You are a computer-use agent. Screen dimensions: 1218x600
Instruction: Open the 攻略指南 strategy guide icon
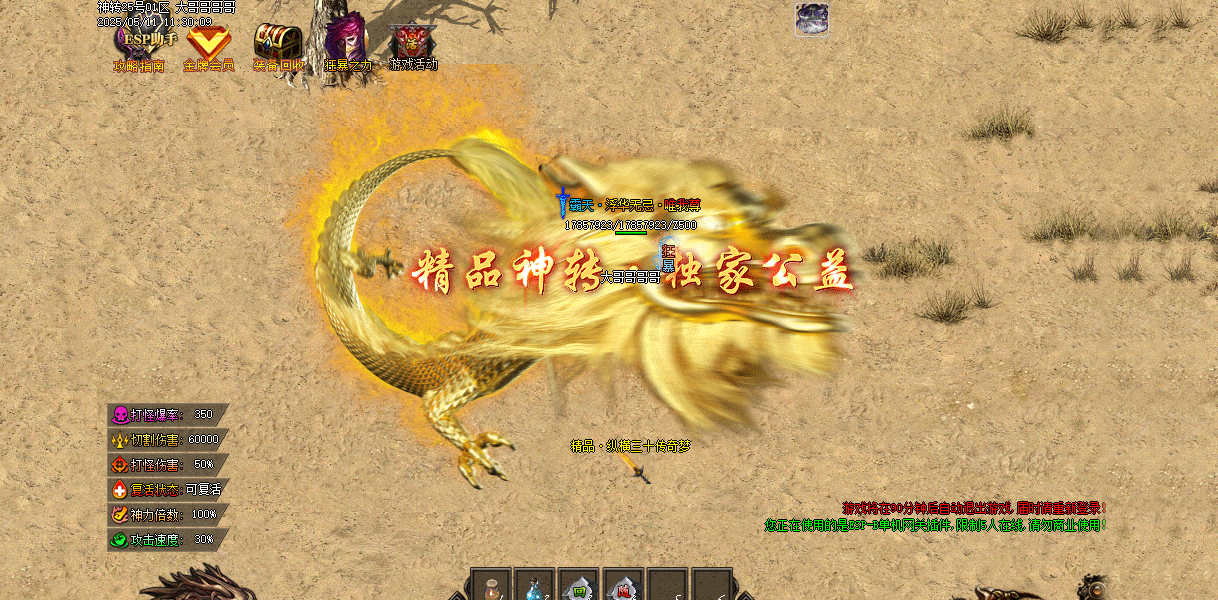click(x=138, y=47)
